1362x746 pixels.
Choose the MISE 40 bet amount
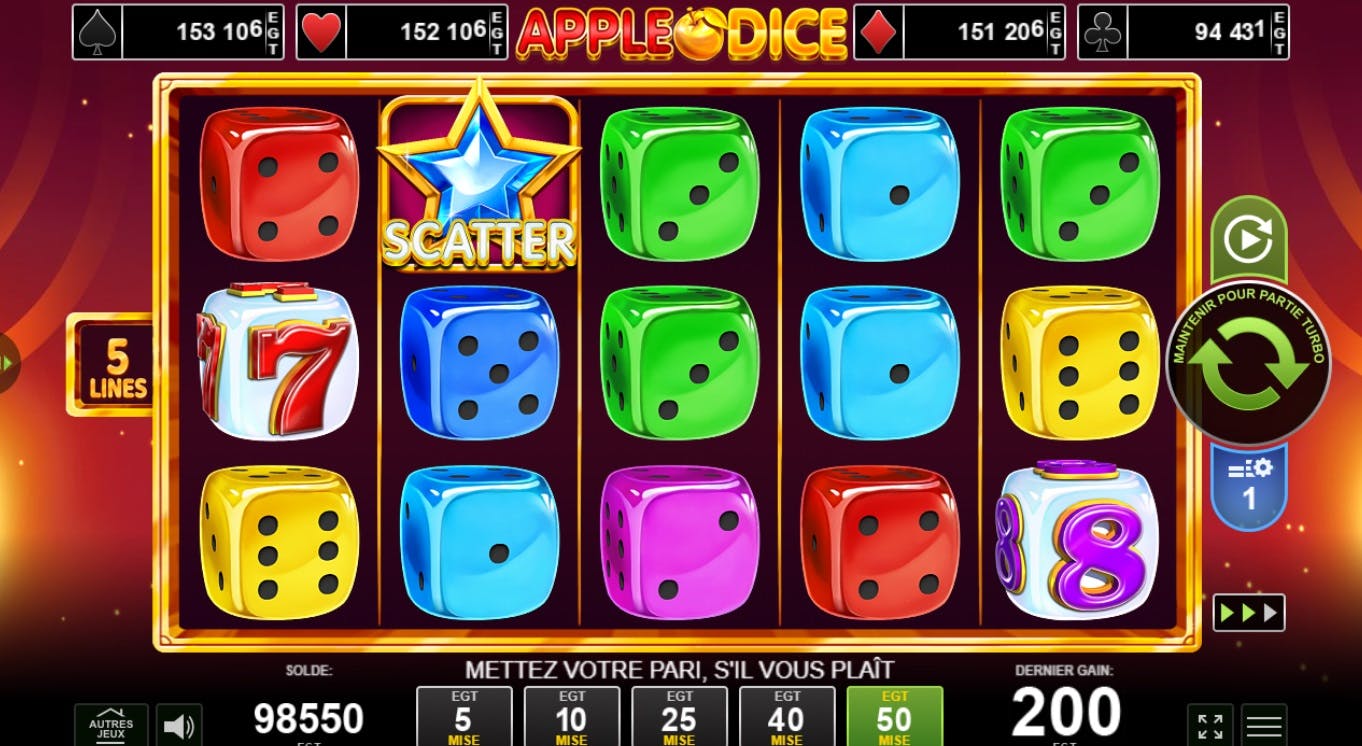(x=788, y=716)
